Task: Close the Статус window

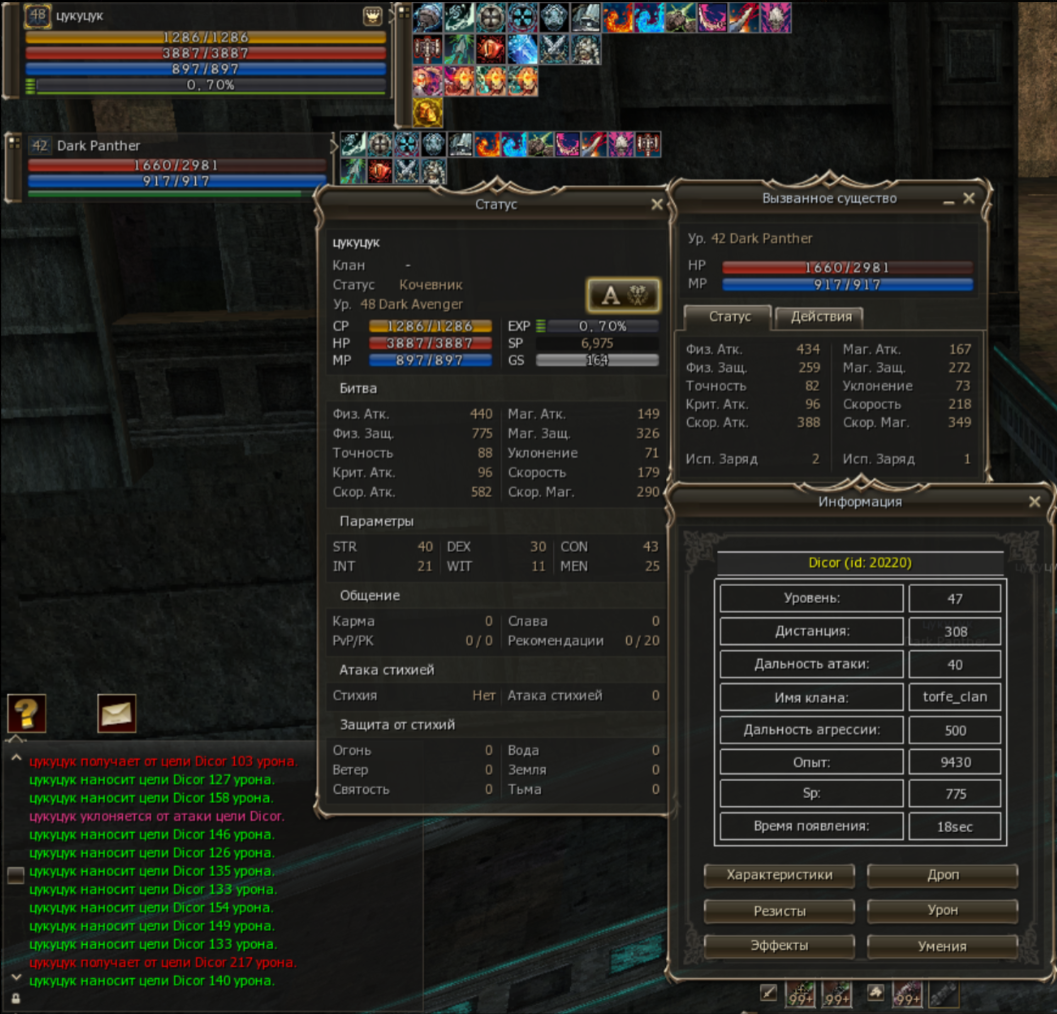Action: pyautogui.click(x=657, y=204)
